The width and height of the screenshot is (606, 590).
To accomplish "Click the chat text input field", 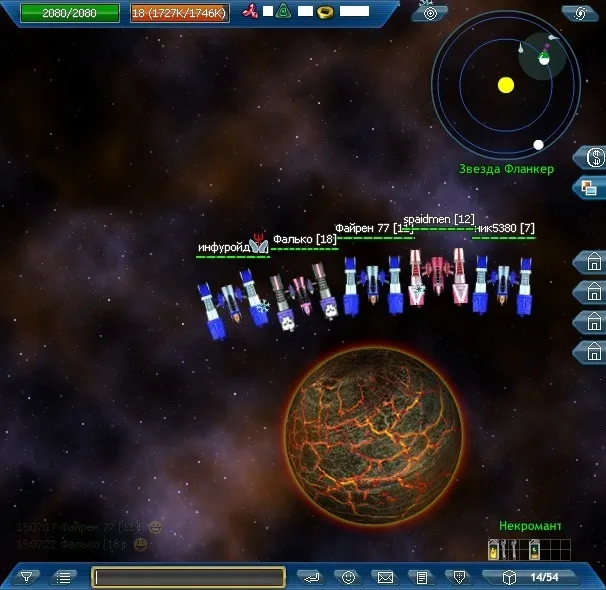I will pos(189,577).
